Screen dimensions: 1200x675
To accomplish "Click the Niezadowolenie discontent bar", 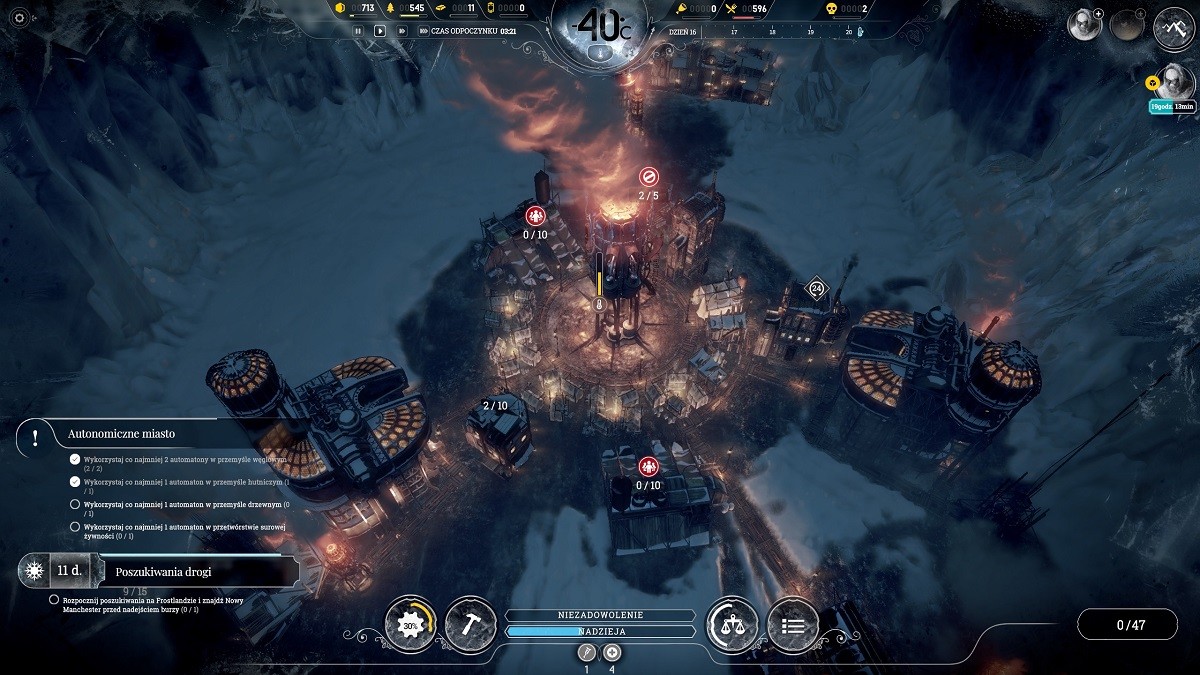I will (600, 615).
